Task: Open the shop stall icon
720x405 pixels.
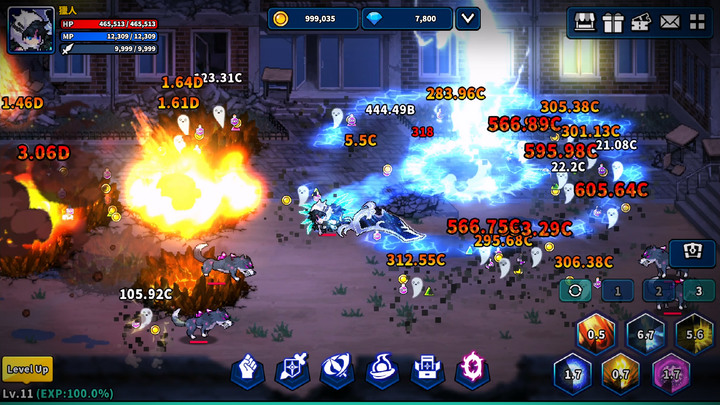Action: pos(585,21)
